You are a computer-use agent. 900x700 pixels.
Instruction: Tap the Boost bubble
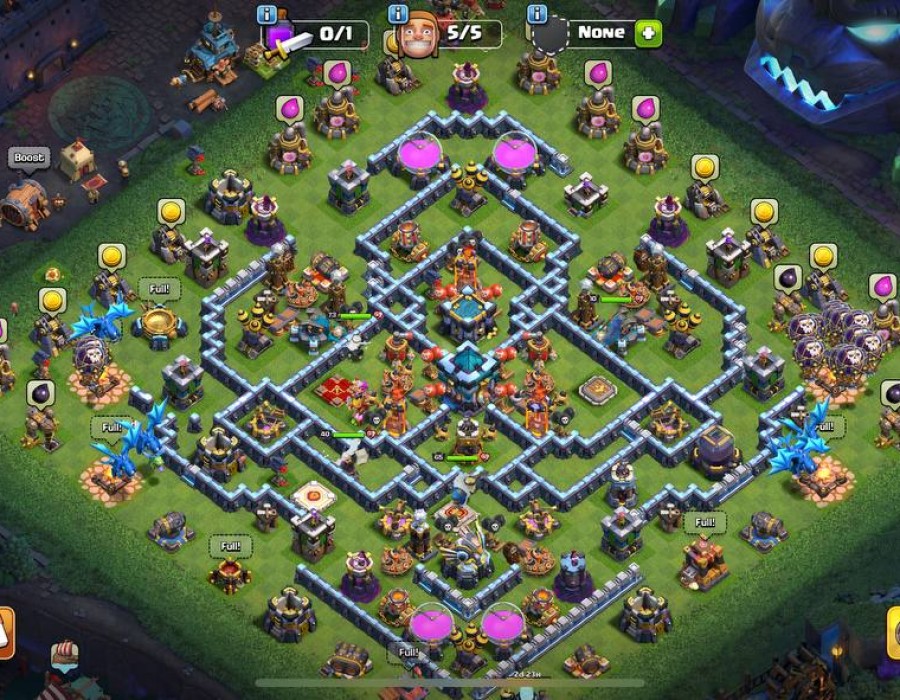29,158
